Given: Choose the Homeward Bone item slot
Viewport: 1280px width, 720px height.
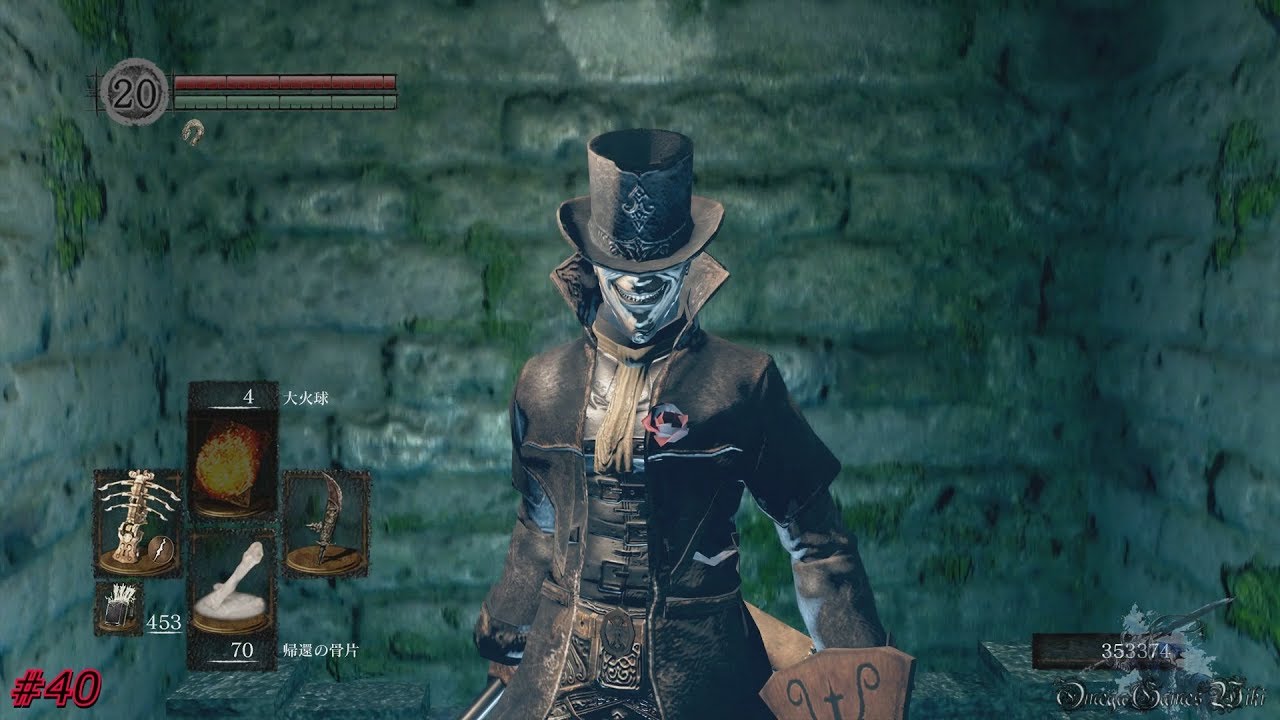Looking at the screenshot, I should (x=233, y=590).
